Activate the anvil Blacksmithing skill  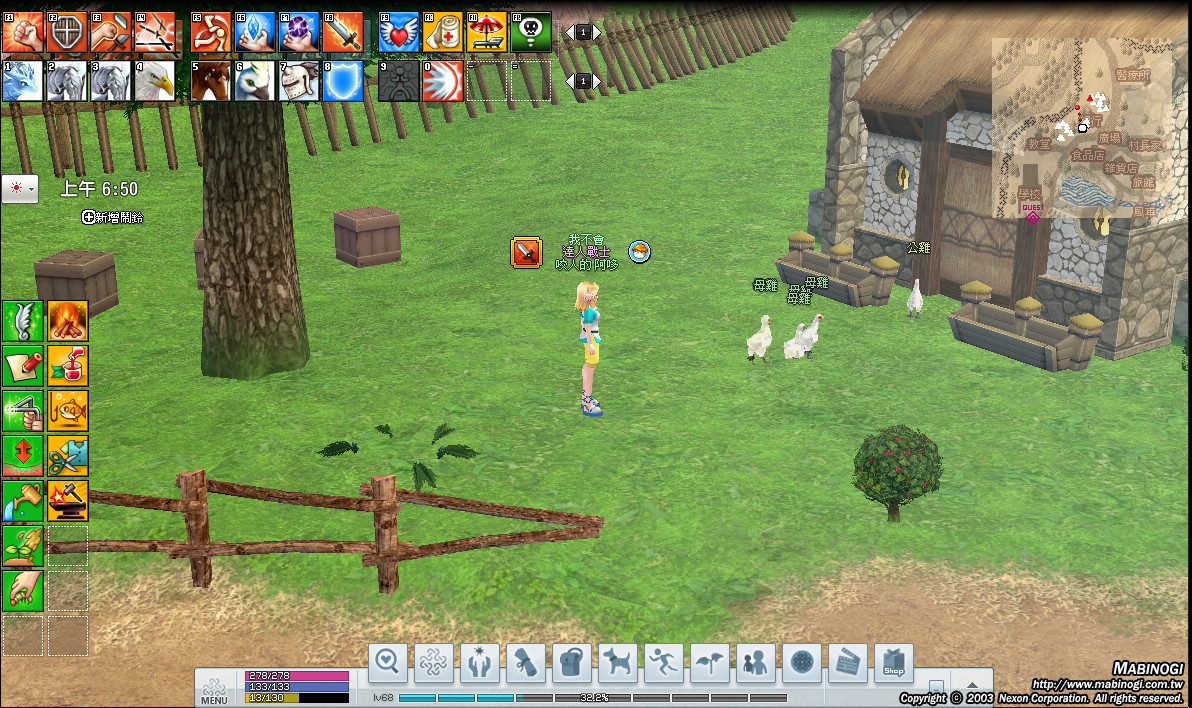coord(68,501)
